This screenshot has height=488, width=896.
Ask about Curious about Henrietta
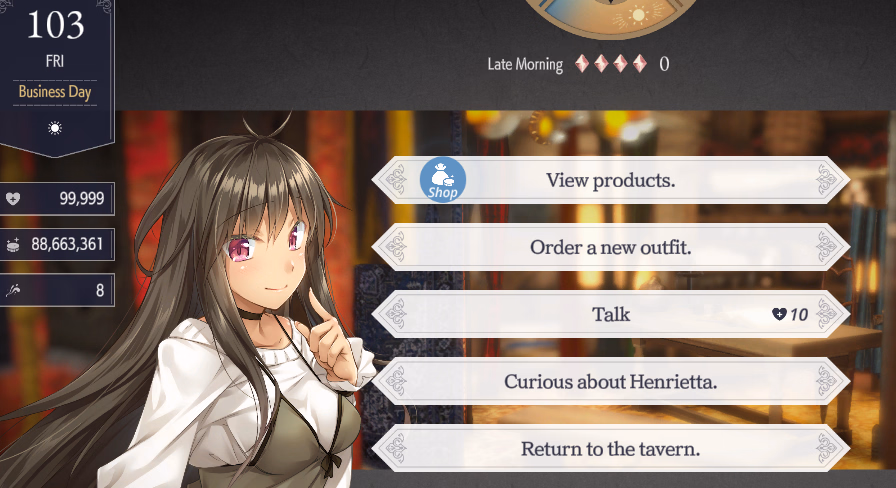[x=610, y=381]
